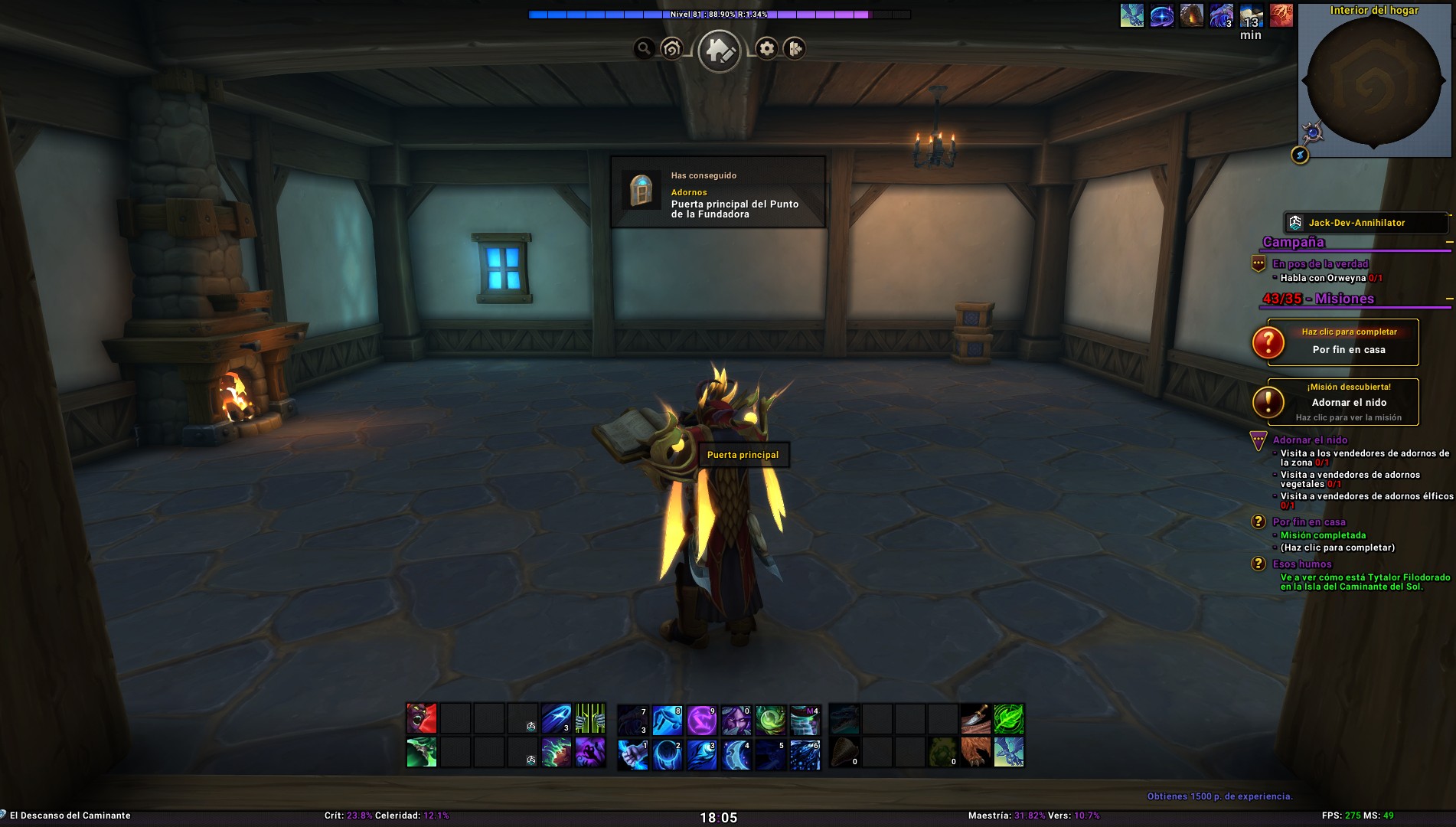Use the red demon face ability
Image resolution: width=1456 pixels, height=827 pixels.
[x=422, y=719]
